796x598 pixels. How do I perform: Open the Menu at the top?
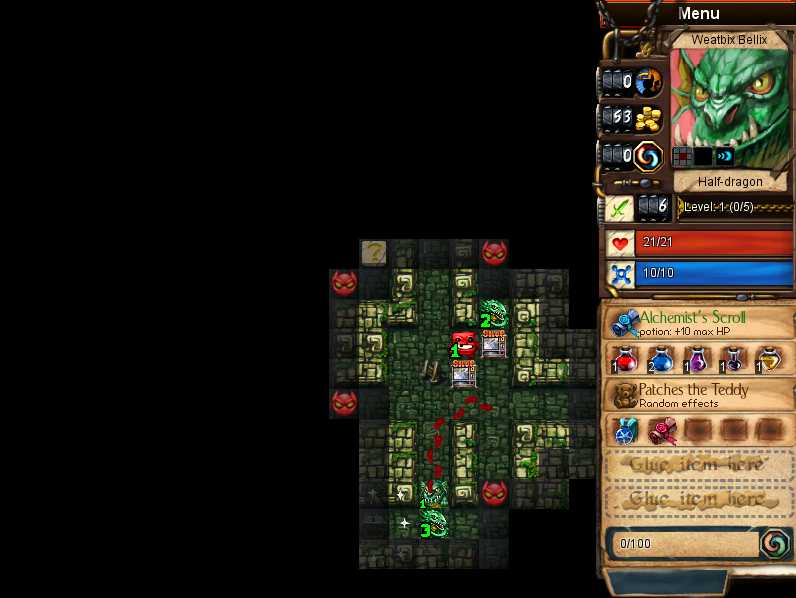698,13
